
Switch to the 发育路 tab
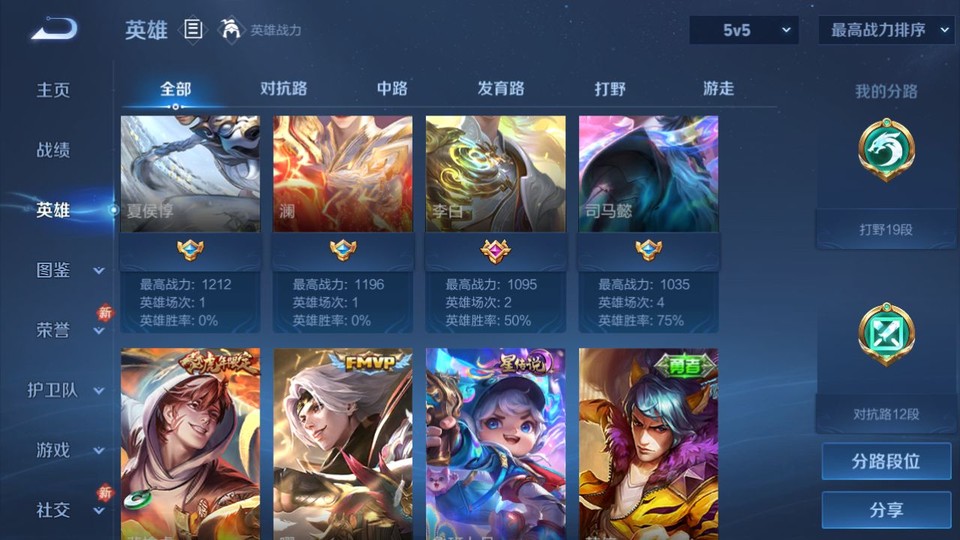[501, 89]
